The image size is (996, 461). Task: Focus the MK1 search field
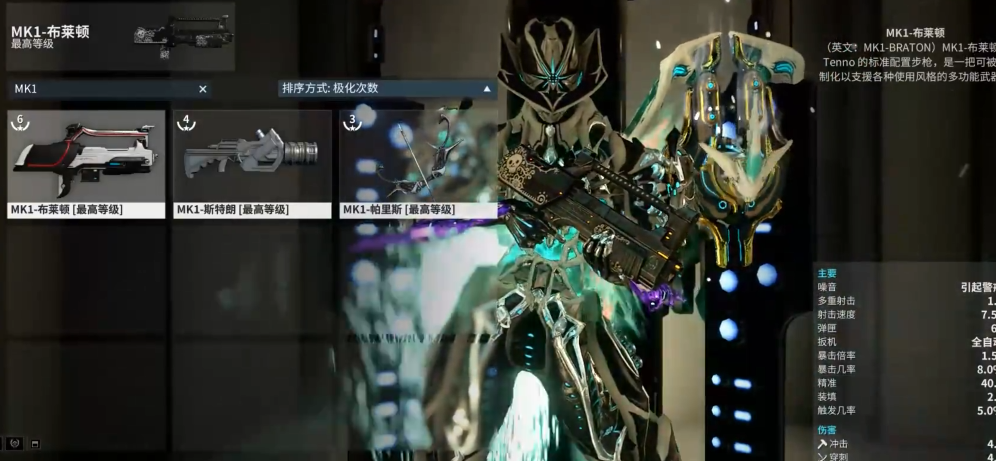click(x=100, y=89)
